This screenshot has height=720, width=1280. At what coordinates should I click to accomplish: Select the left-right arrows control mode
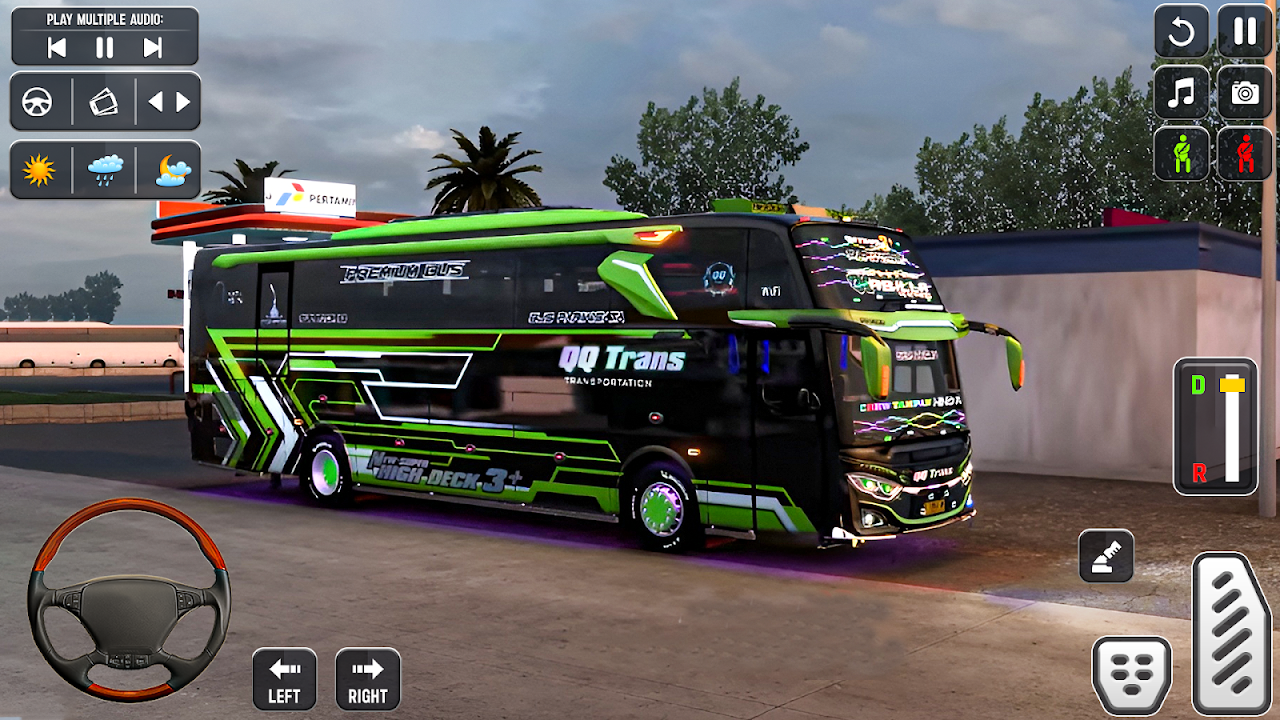pos(169,102)
